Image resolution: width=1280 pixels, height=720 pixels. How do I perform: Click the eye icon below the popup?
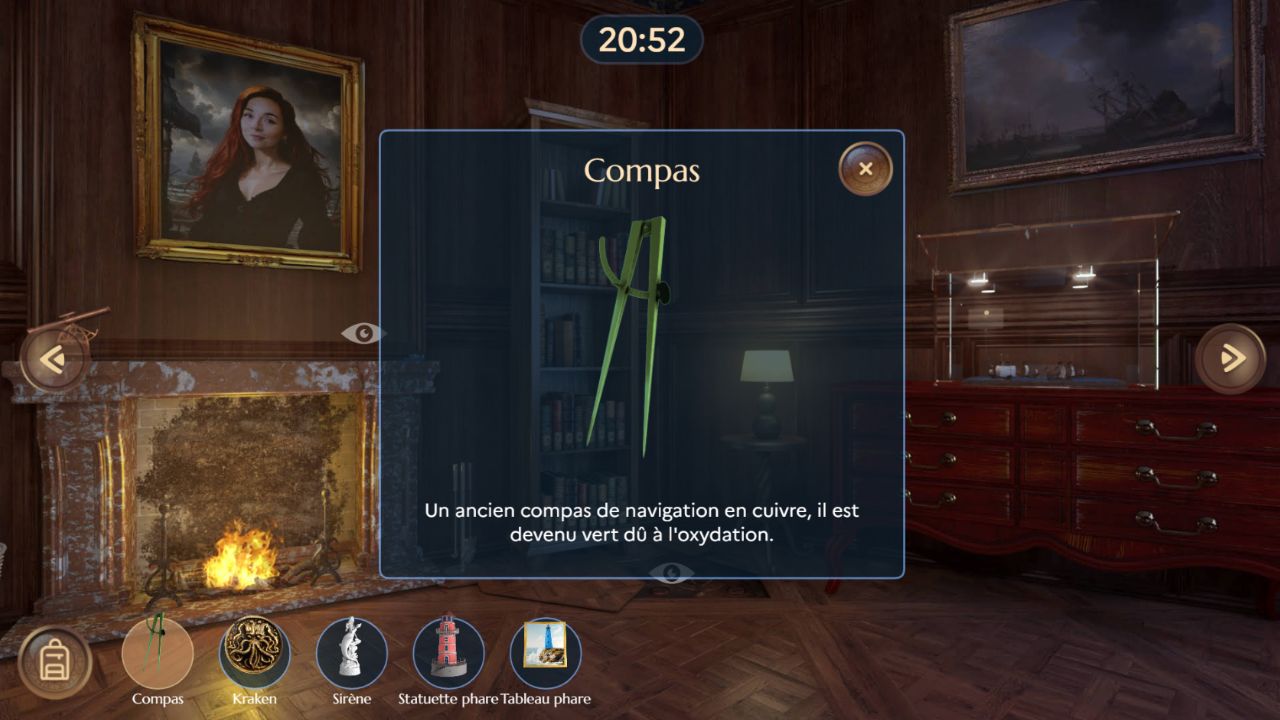click(x=671, y=573)
